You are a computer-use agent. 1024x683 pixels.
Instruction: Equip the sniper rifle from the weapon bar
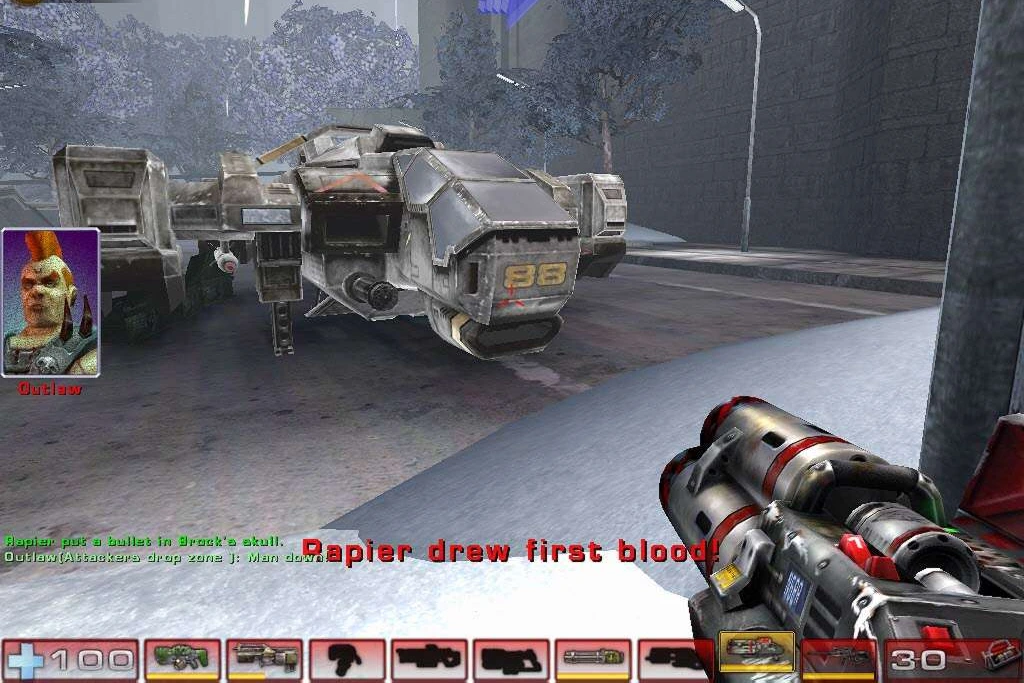click(x=839, y=659)
